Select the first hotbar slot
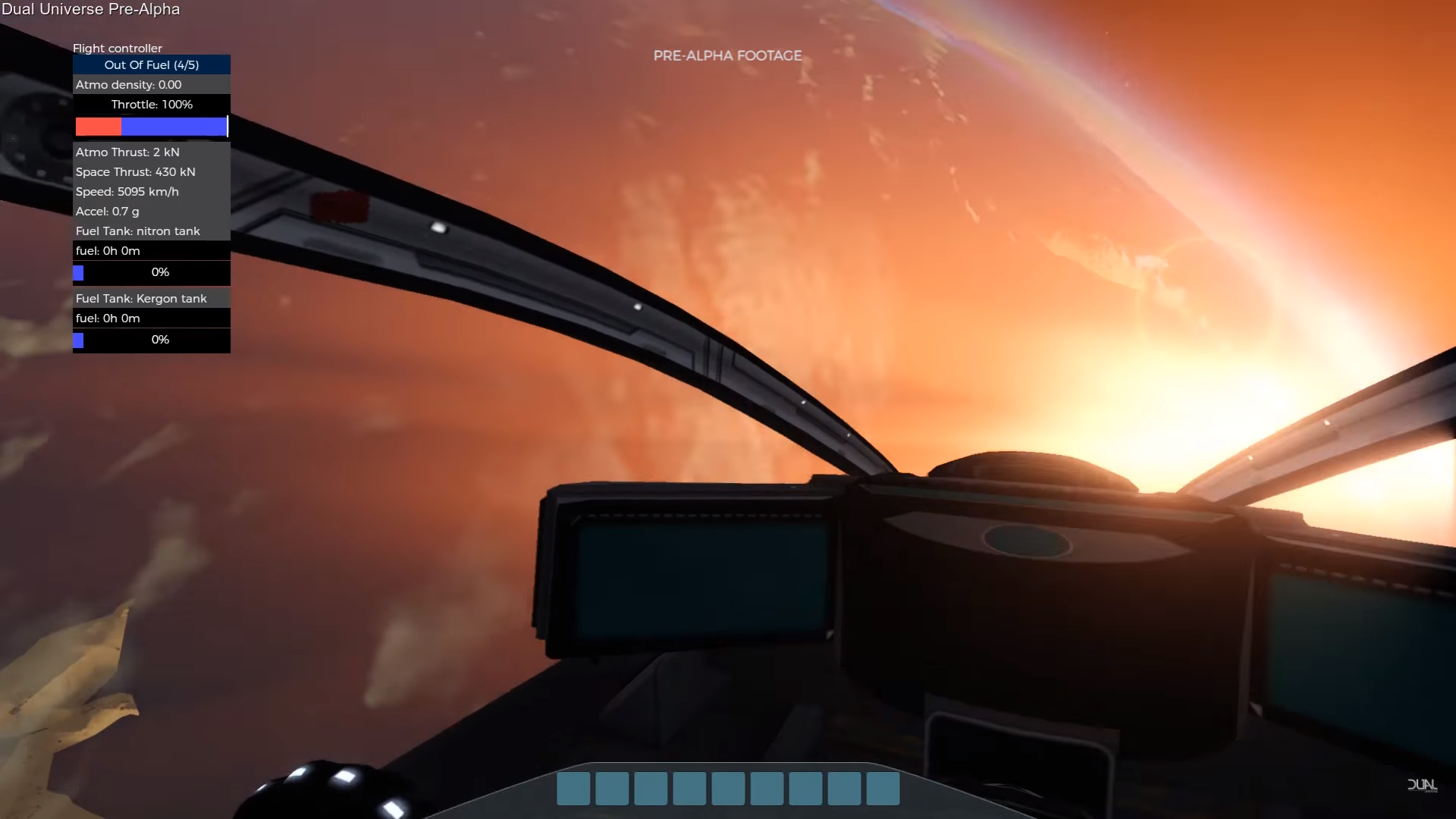Viewport: 1456px width, 819px height. [x=573, y=788]
